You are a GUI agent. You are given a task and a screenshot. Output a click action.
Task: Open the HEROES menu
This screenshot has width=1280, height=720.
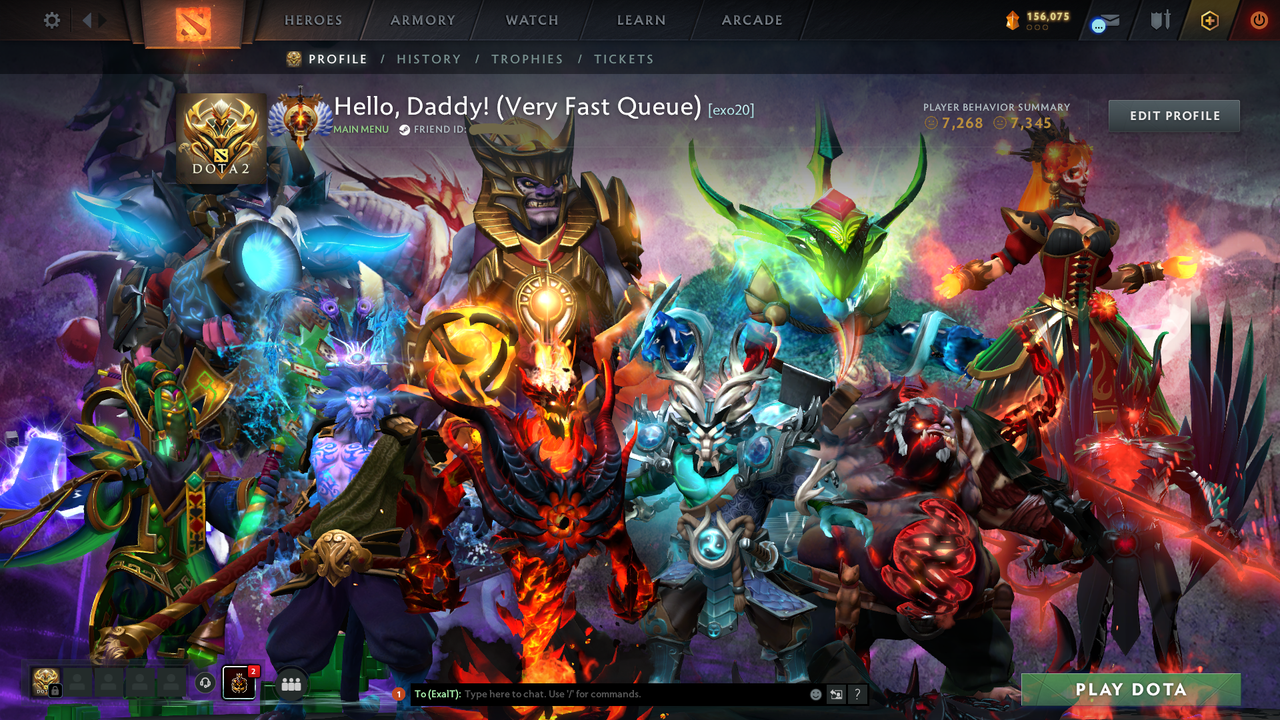[x=313, y=20]
